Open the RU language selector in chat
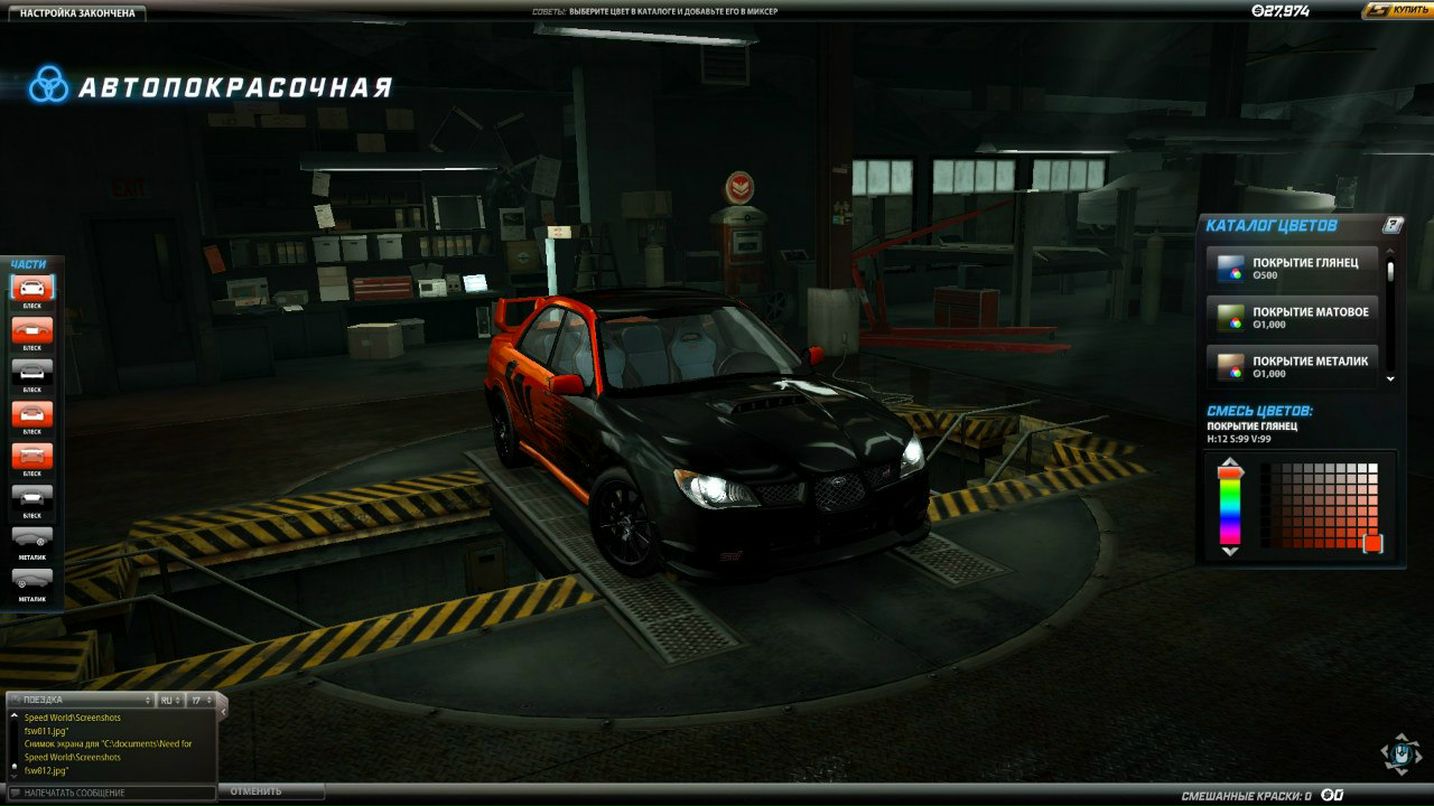 (170, 699)
